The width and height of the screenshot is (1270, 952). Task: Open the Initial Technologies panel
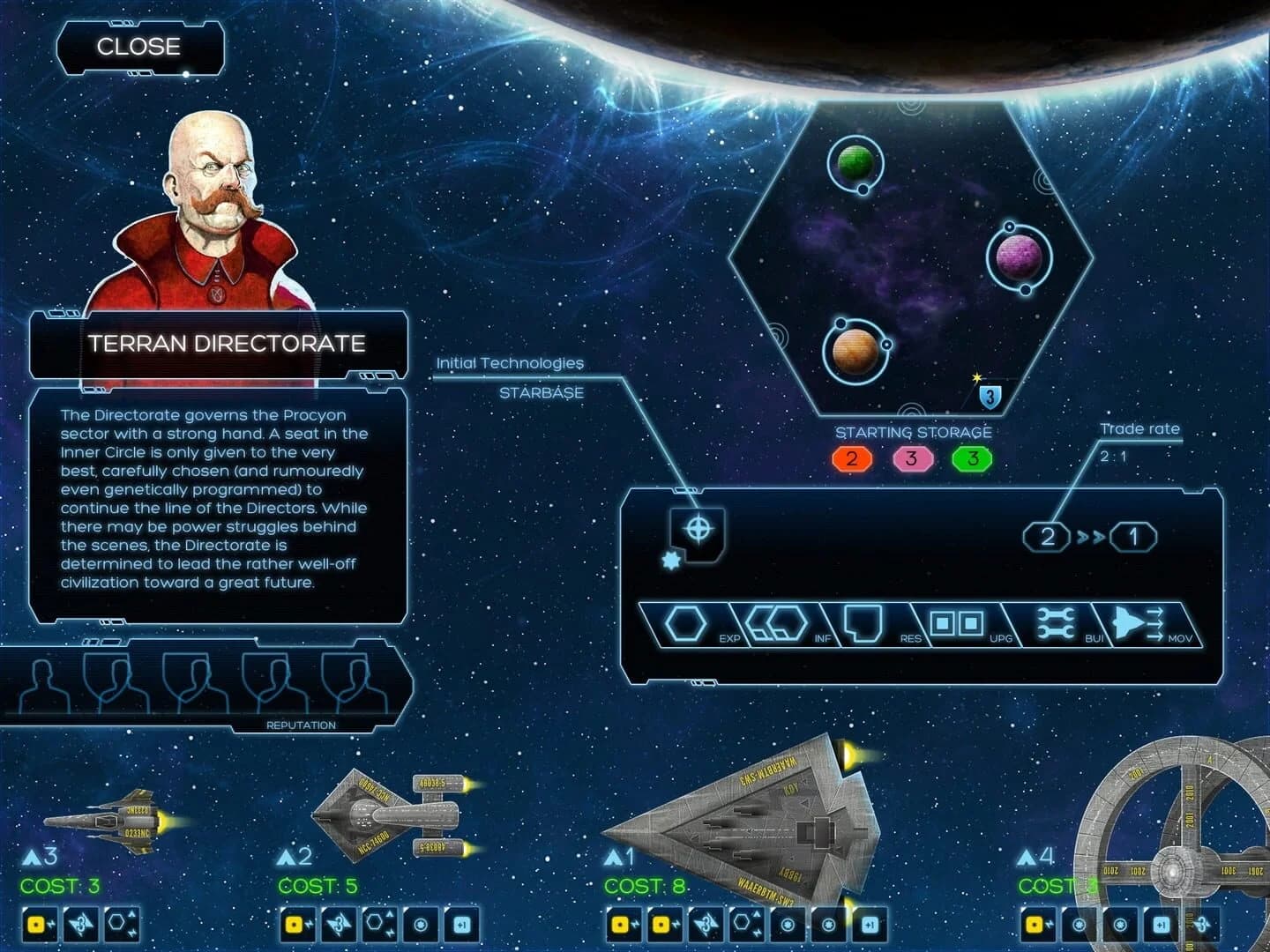[x=509, y=361]
